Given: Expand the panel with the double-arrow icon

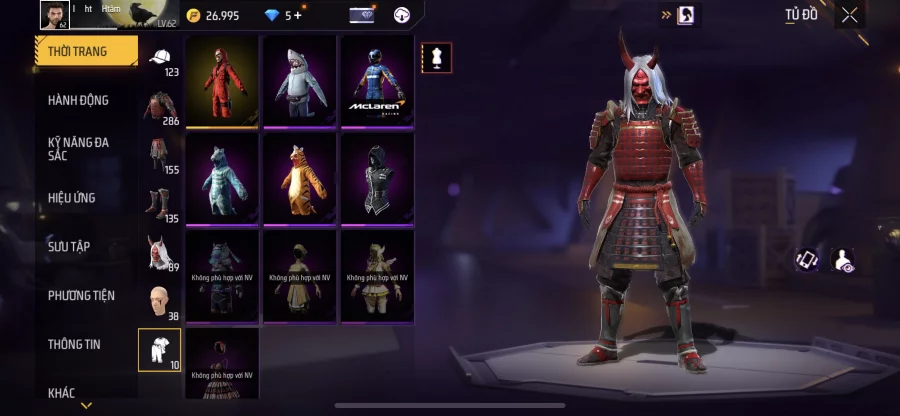Looking at the screenshot, I should pyautogui.click(x=665, y=15).
